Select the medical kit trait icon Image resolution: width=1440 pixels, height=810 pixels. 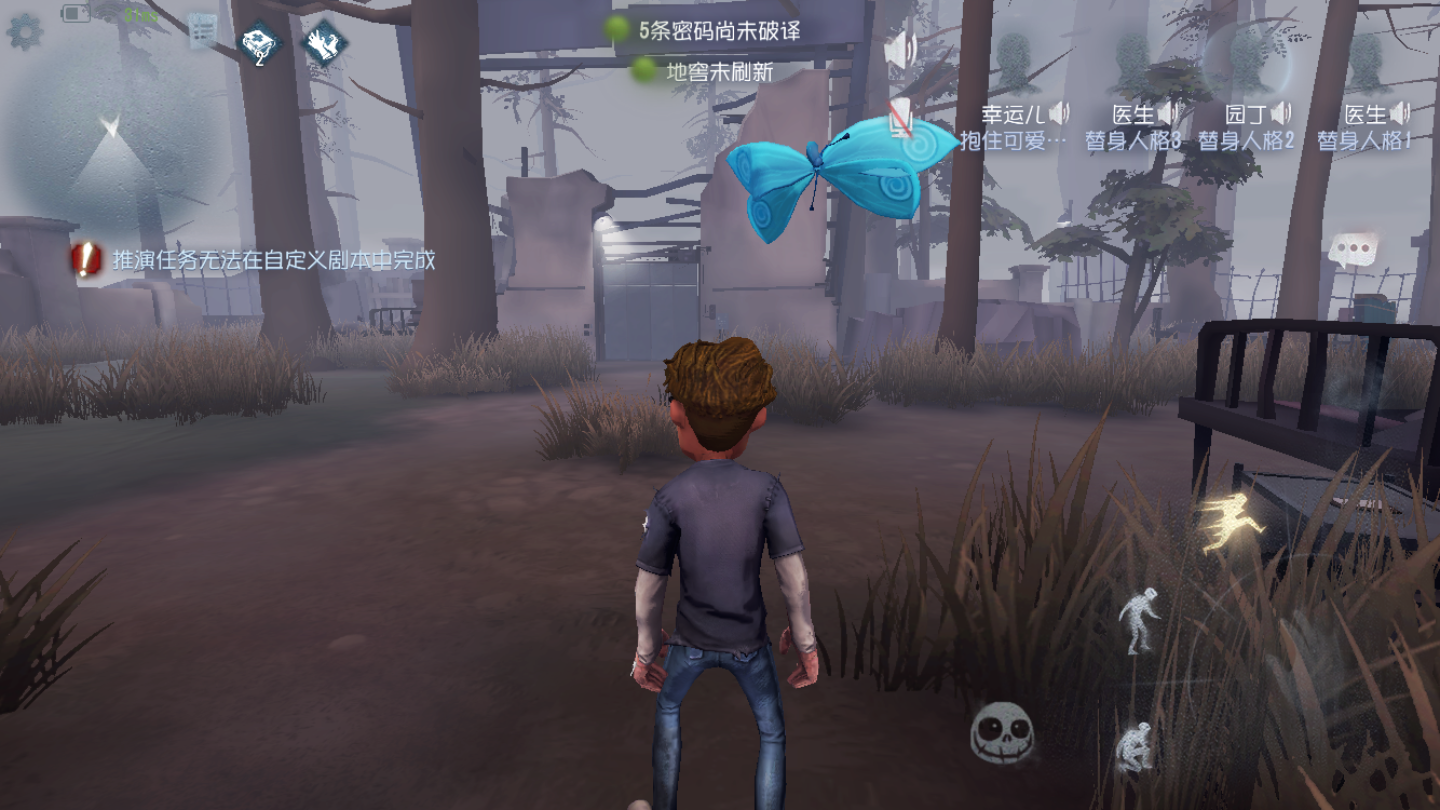(259, 44)
